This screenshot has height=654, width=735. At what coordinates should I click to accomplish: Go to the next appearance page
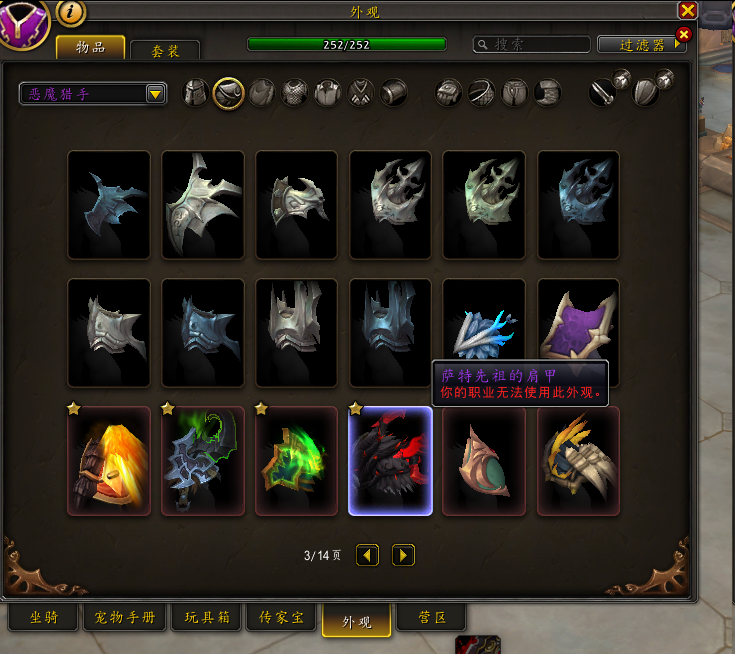click(x=403, y=554)
